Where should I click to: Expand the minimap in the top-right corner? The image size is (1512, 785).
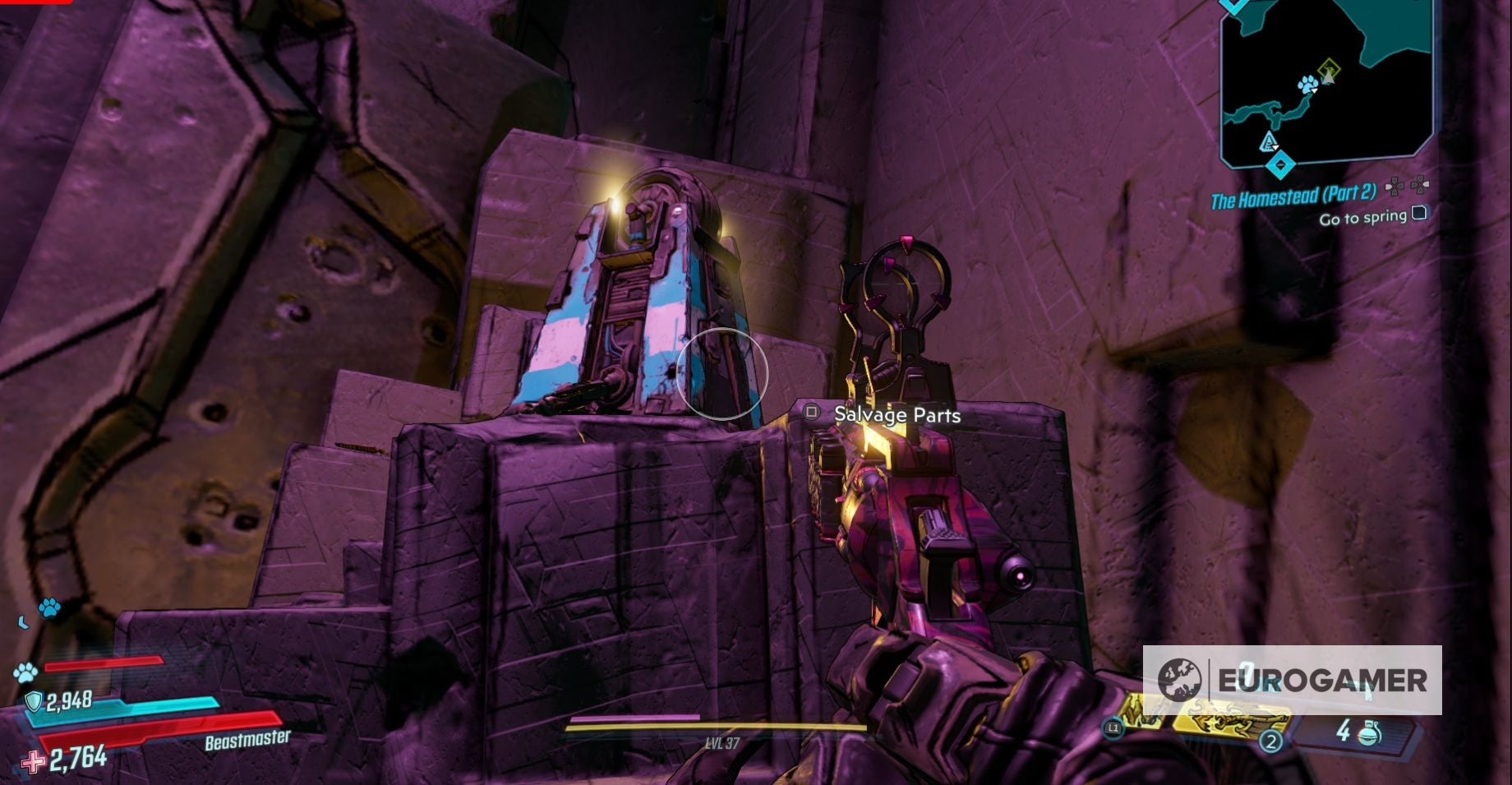click(1327, 82)
